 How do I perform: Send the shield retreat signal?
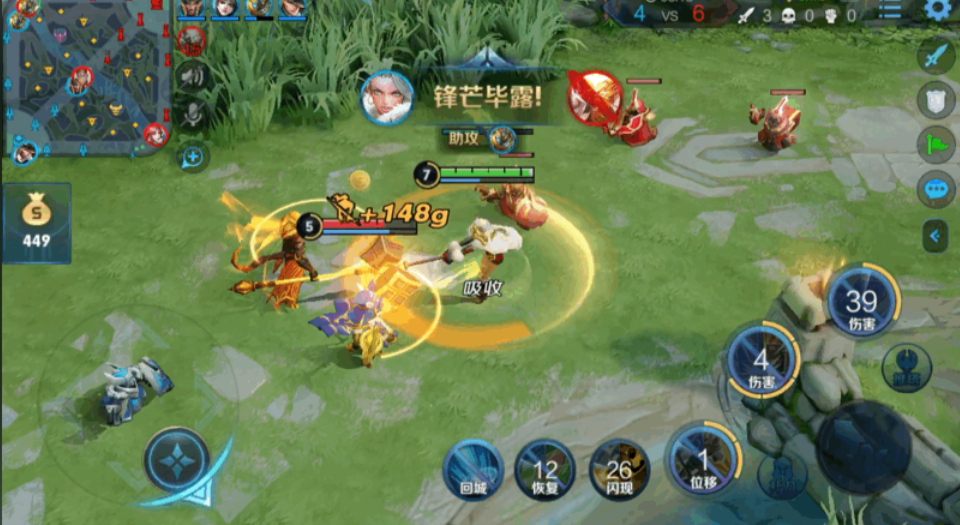point(935,100)
